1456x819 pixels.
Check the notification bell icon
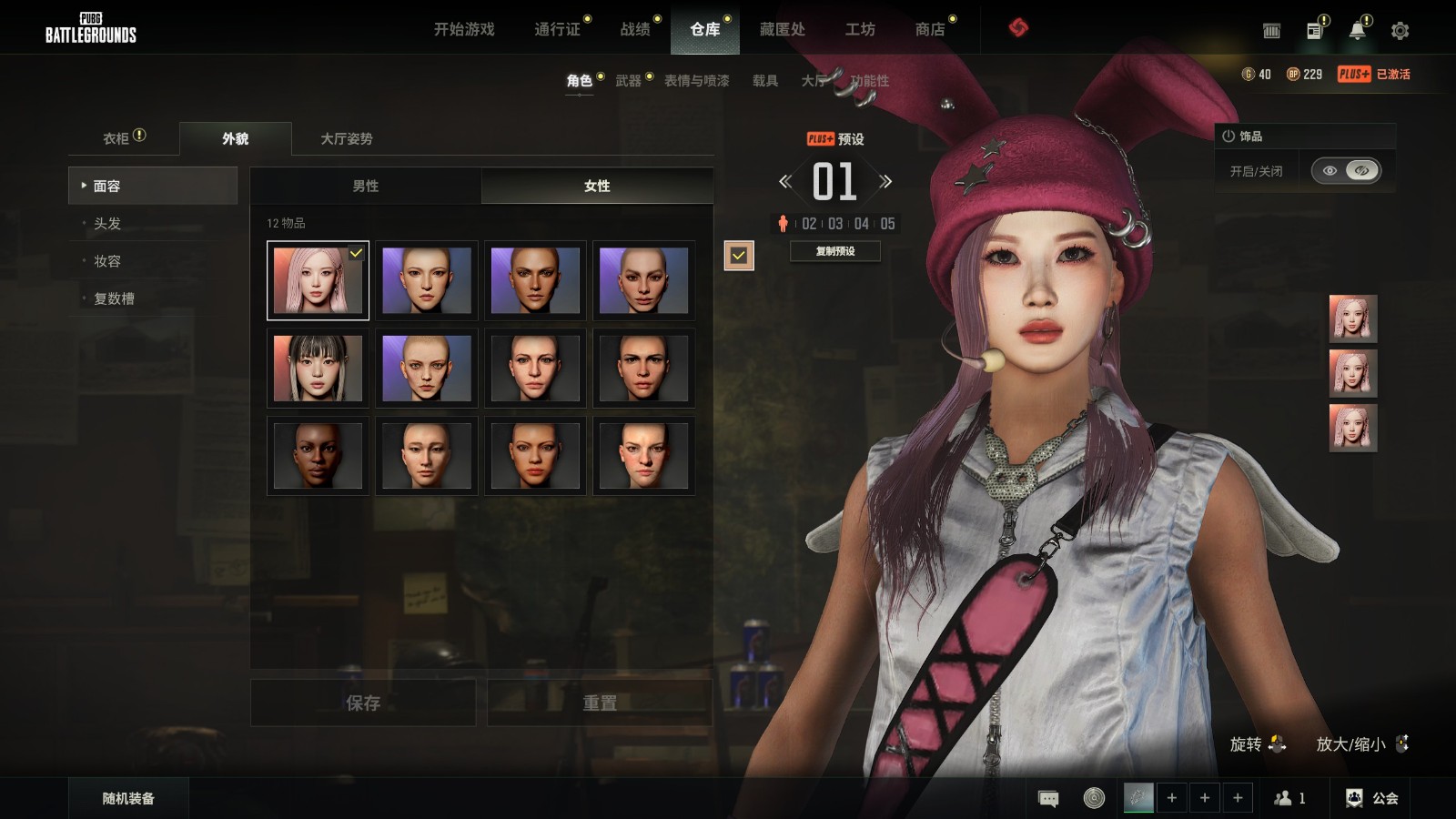pyautogui.click(x=1357, y=31)
